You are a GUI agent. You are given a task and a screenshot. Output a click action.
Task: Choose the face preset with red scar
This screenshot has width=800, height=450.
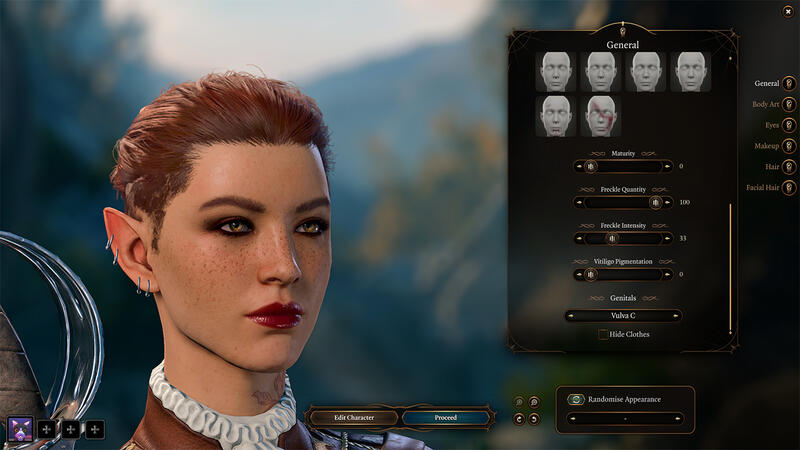600,116
